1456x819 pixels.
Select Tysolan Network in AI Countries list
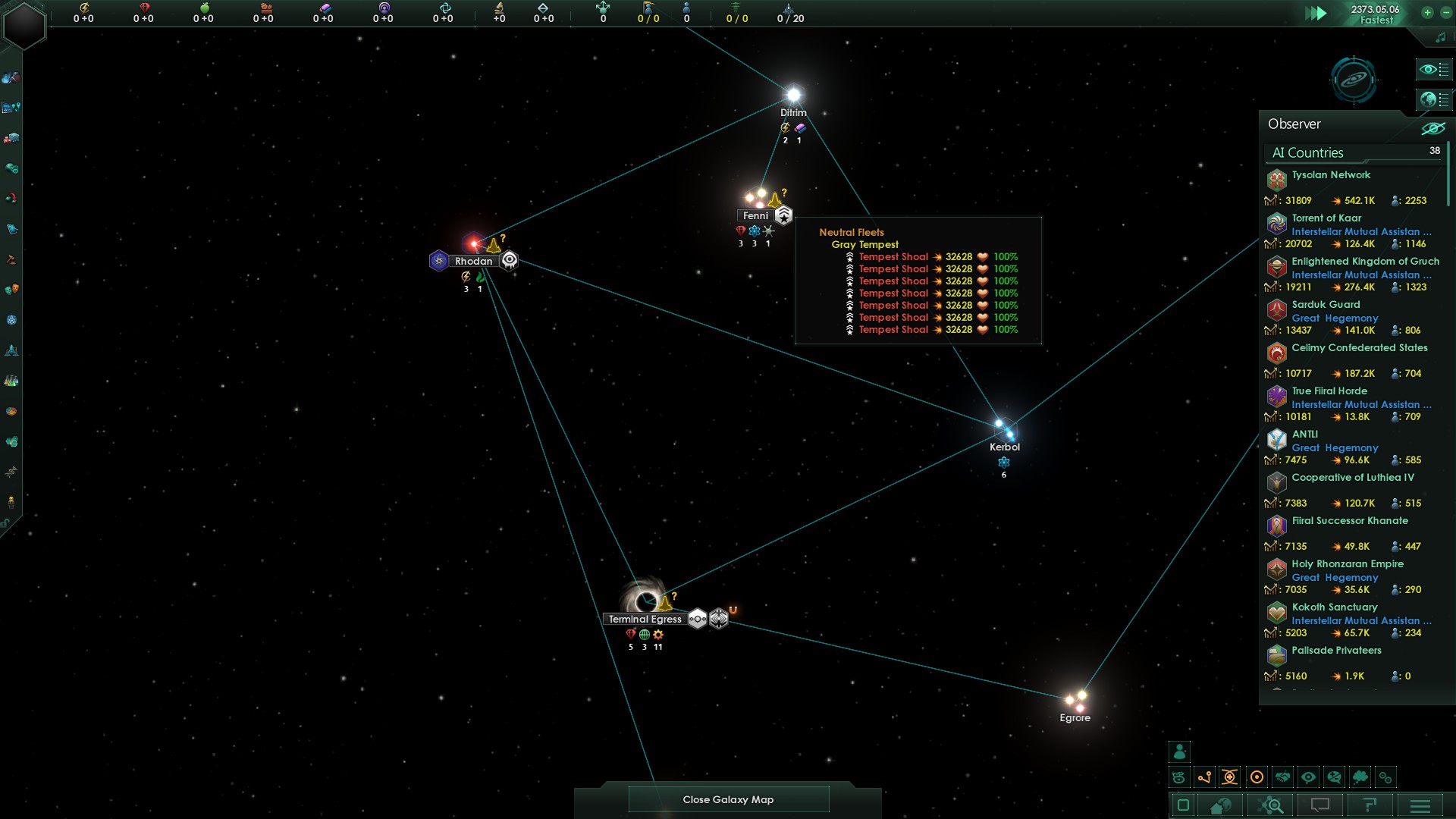point(1331,175)
